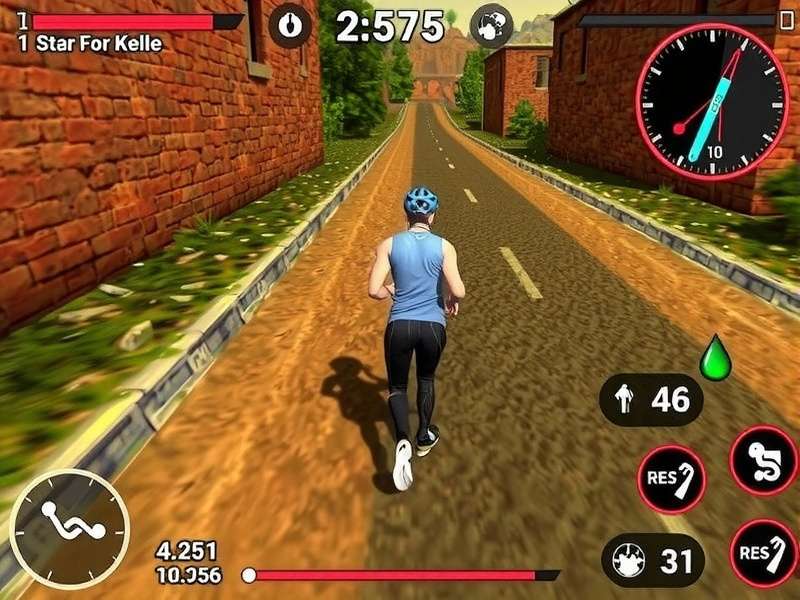
Task: Tap the stopwatch icon beside the timer
Action: [290, 26]
